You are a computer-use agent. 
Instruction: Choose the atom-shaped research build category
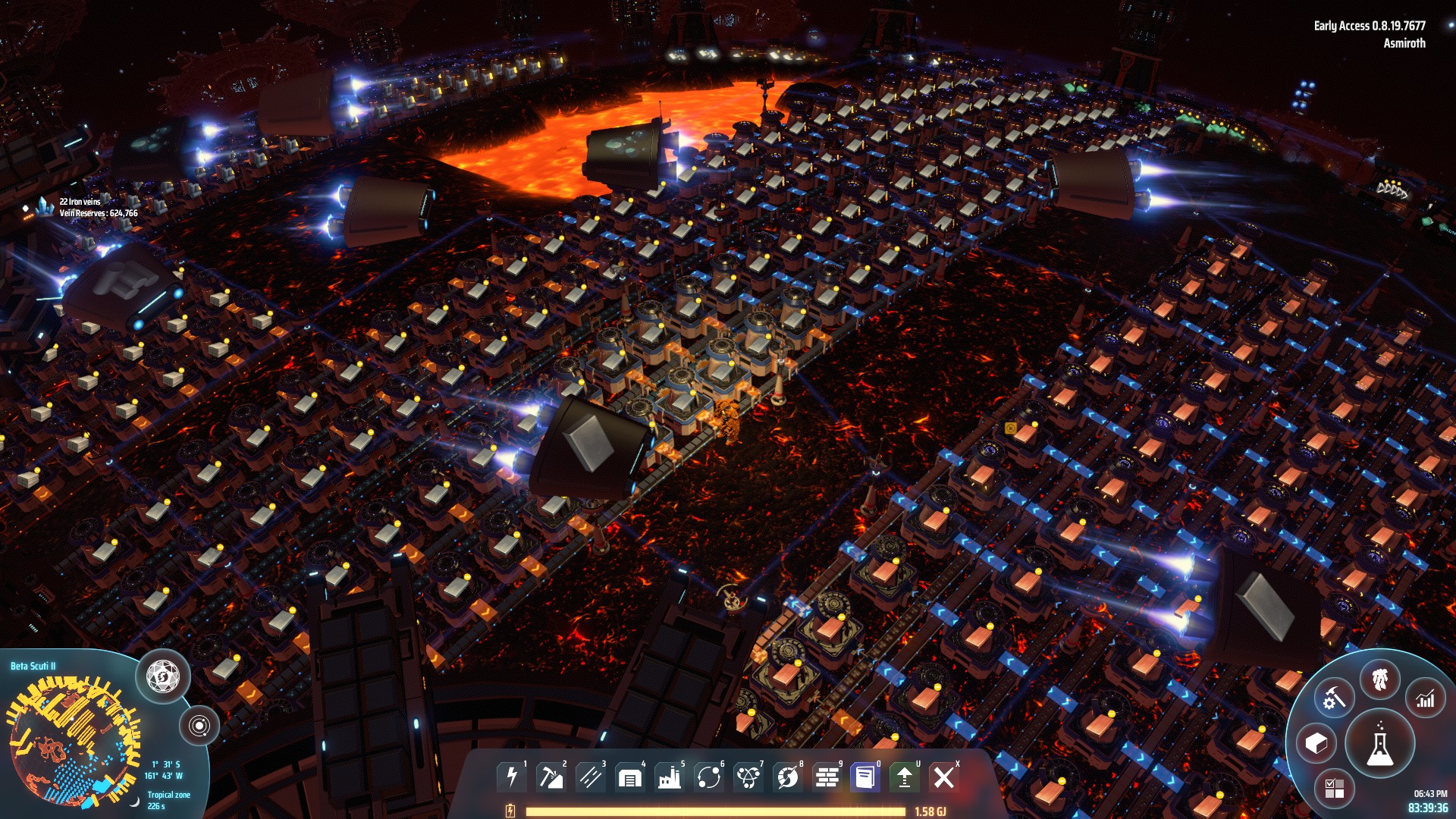pyautogui.click(x=748, y=777)
